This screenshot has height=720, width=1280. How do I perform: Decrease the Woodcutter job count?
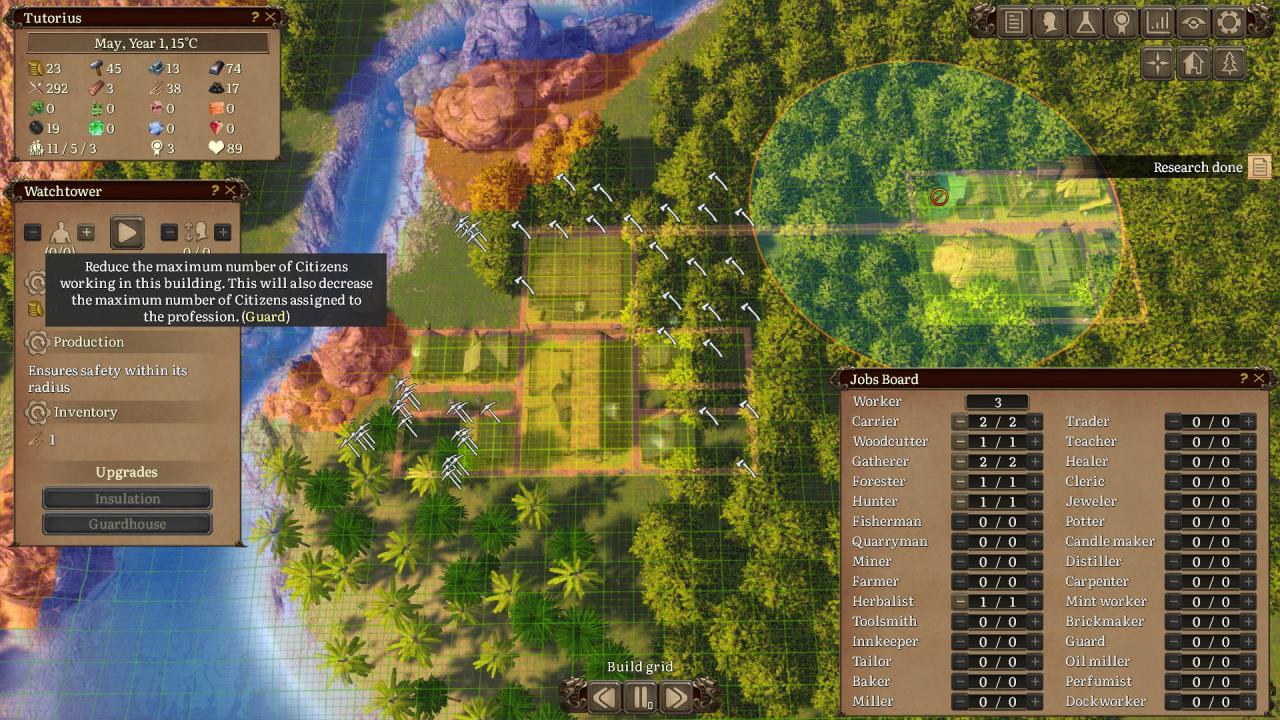click(960, 442)
